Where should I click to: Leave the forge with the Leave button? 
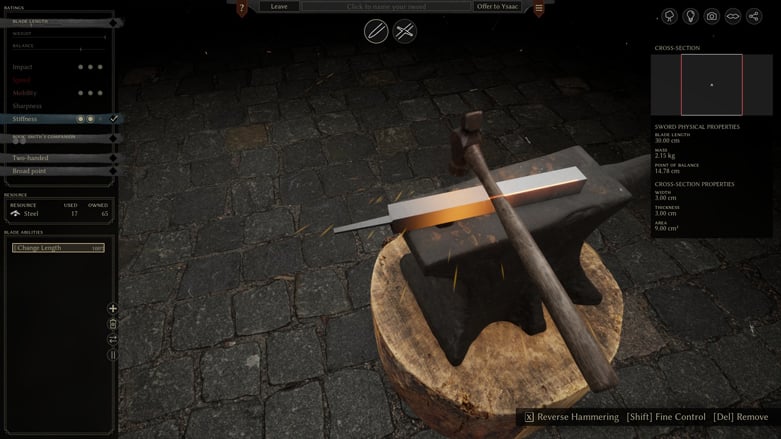279,7
